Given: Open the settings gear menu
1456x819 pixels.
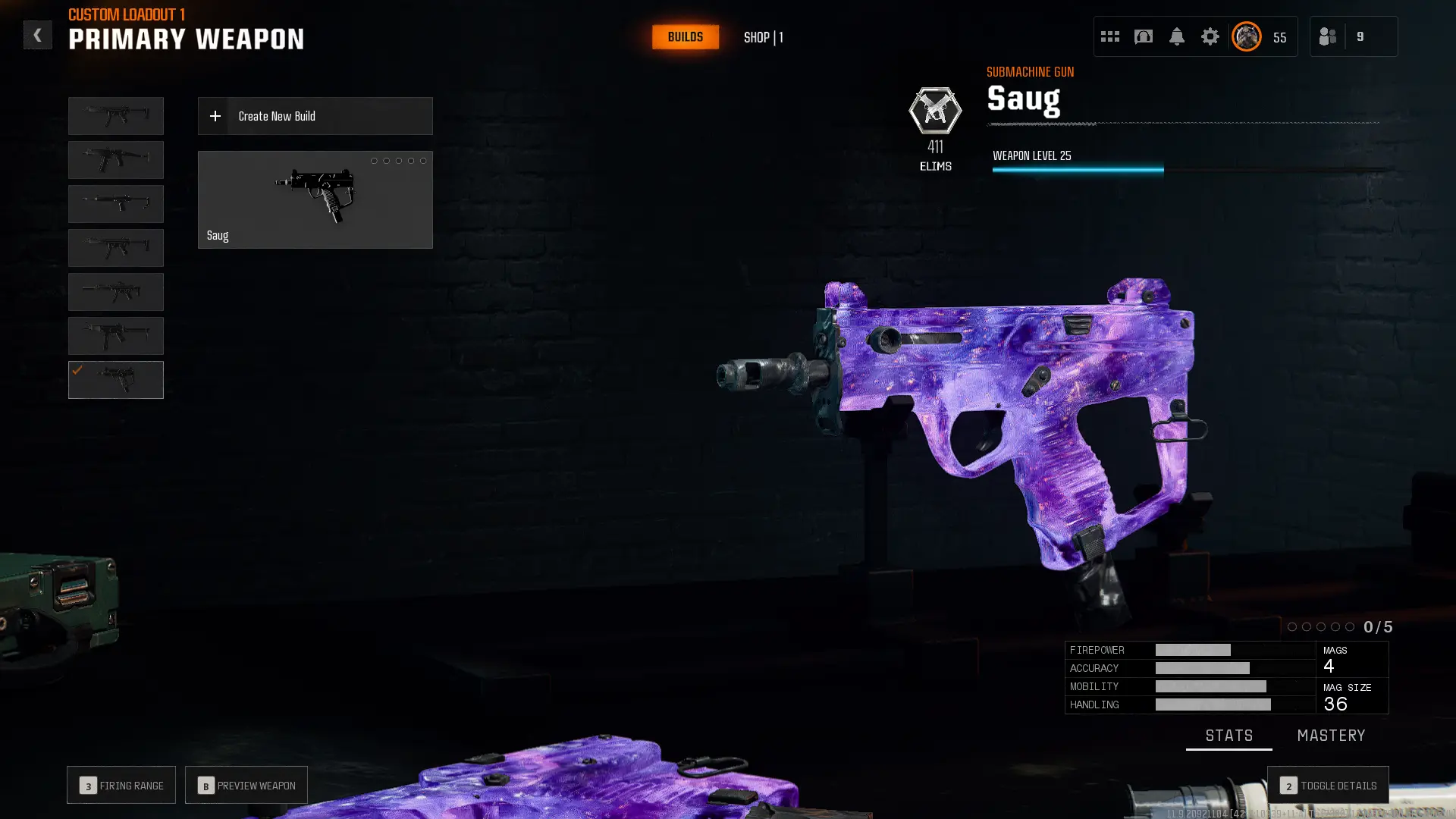Looking at the screenshot, I should 1210,36.
